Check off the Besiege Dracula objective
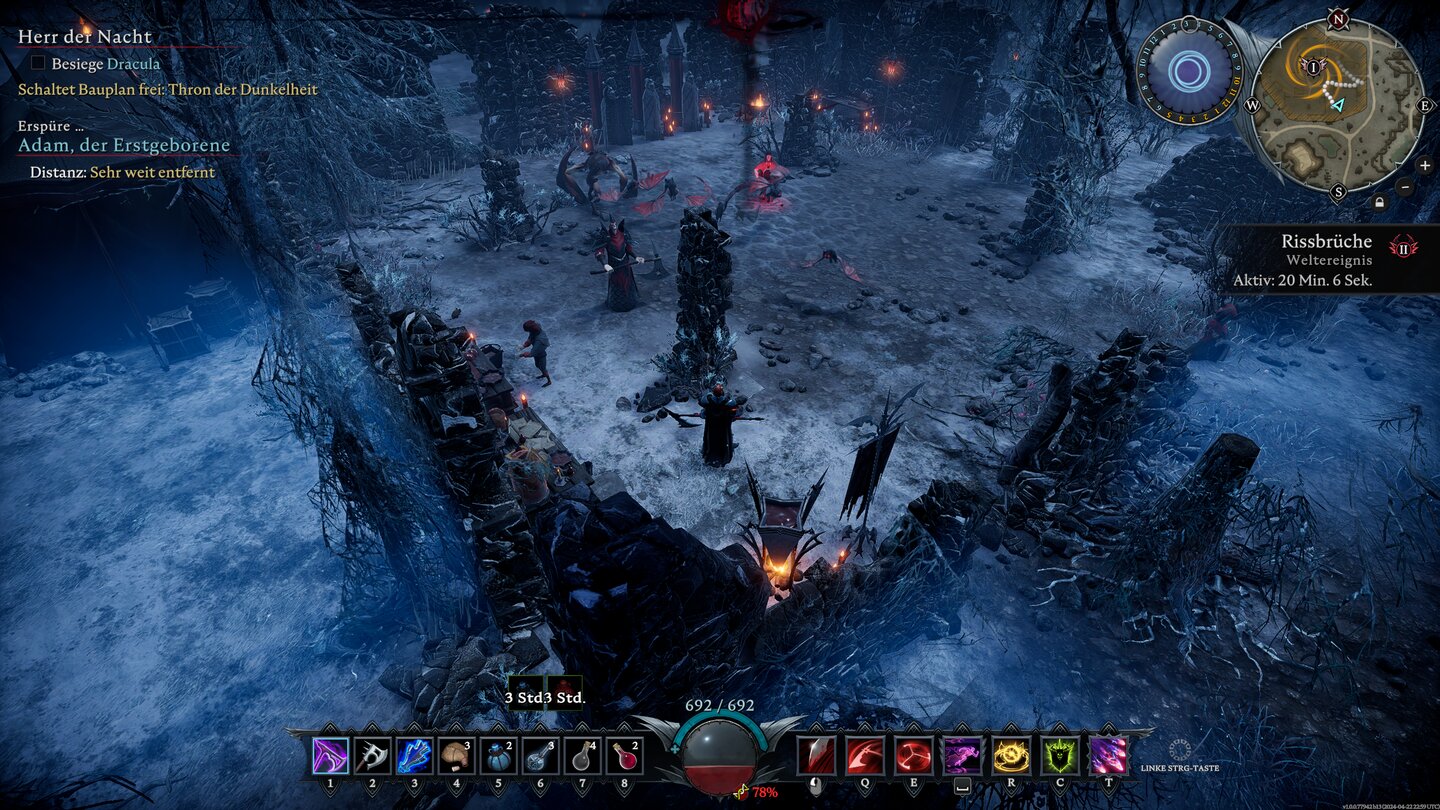Image resolution: width=1440 pixels, height=810 pixels. [37, 63]
